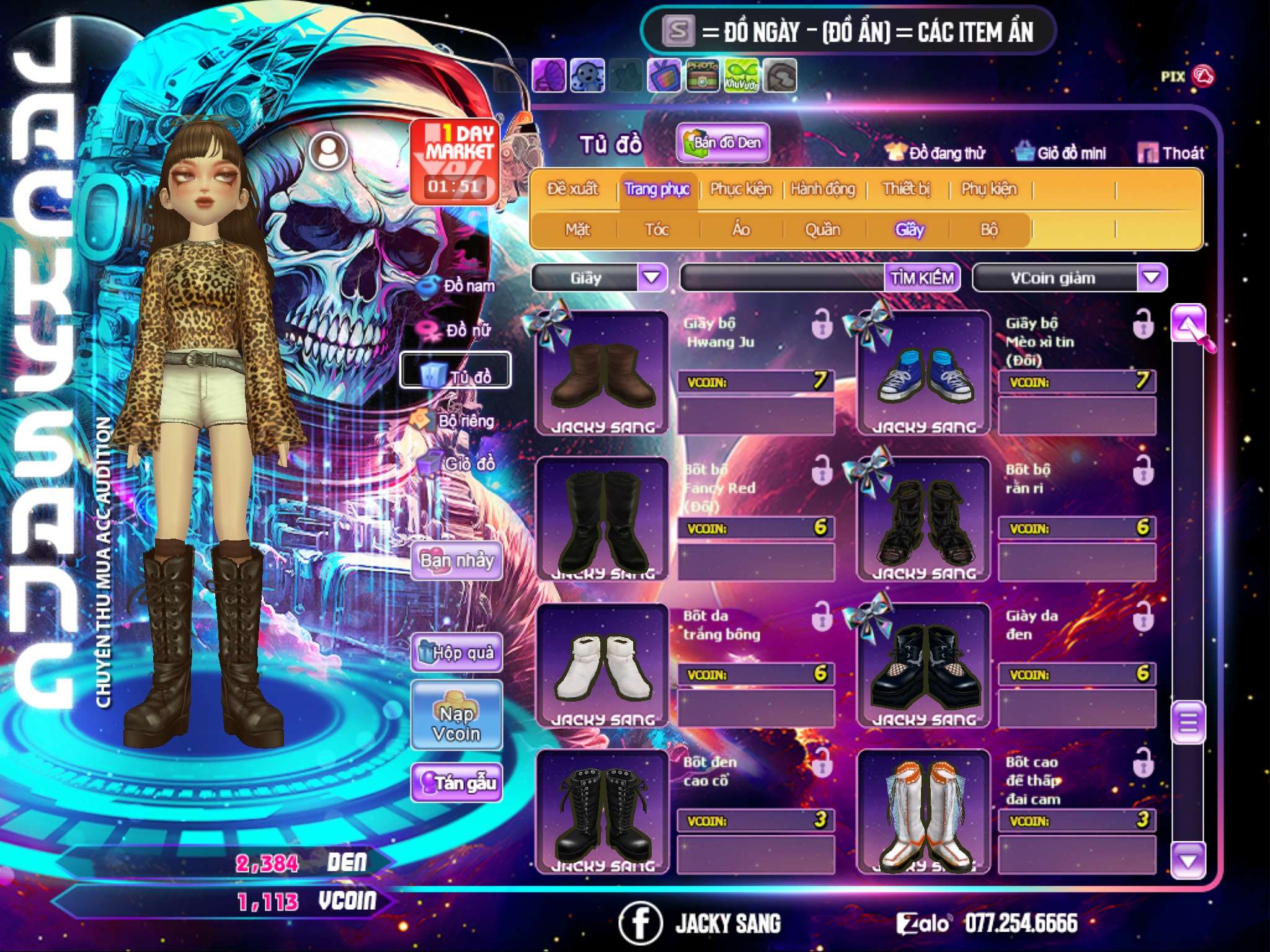
Task: Open the VCoin giảm sort dropdown
Action: coord(1152,277)
